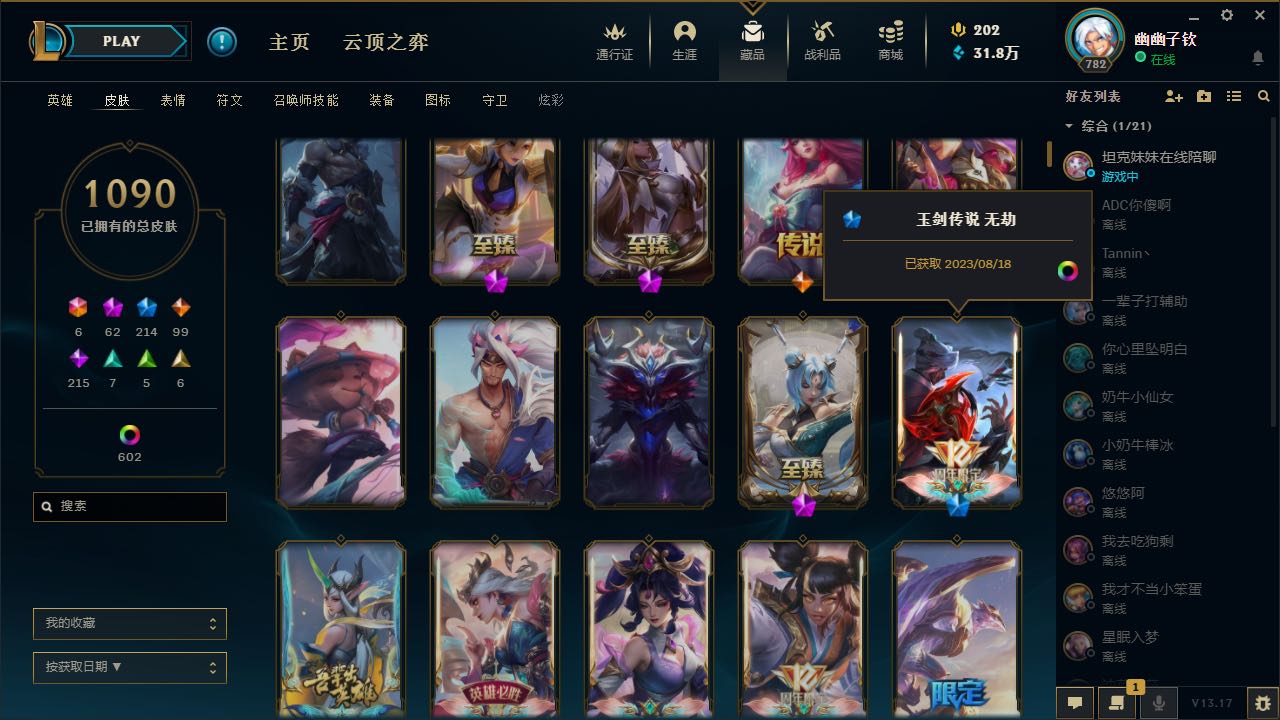Open the friends list search icon
This screenshot has width=1280, height=720.
(x=1264, y=96)
